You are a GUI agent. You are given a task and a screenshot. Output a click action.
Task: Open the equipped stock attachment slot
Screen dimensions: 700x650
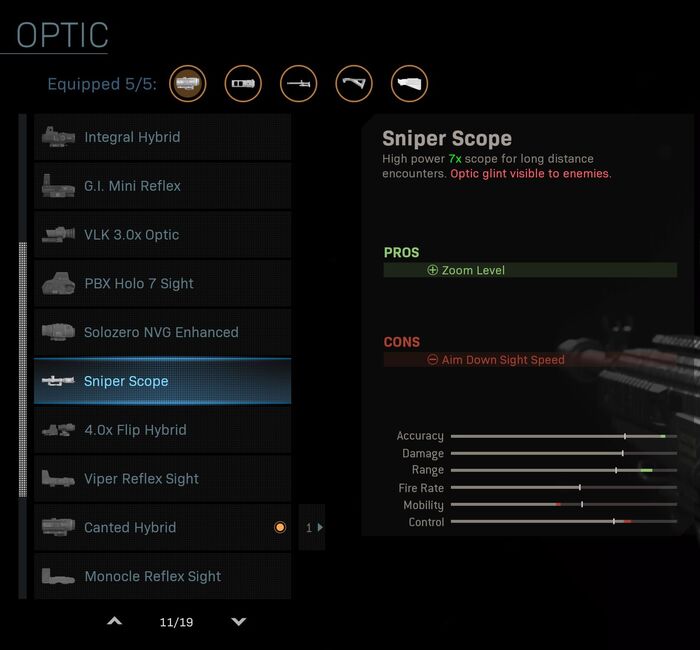[x=409, y=84]
